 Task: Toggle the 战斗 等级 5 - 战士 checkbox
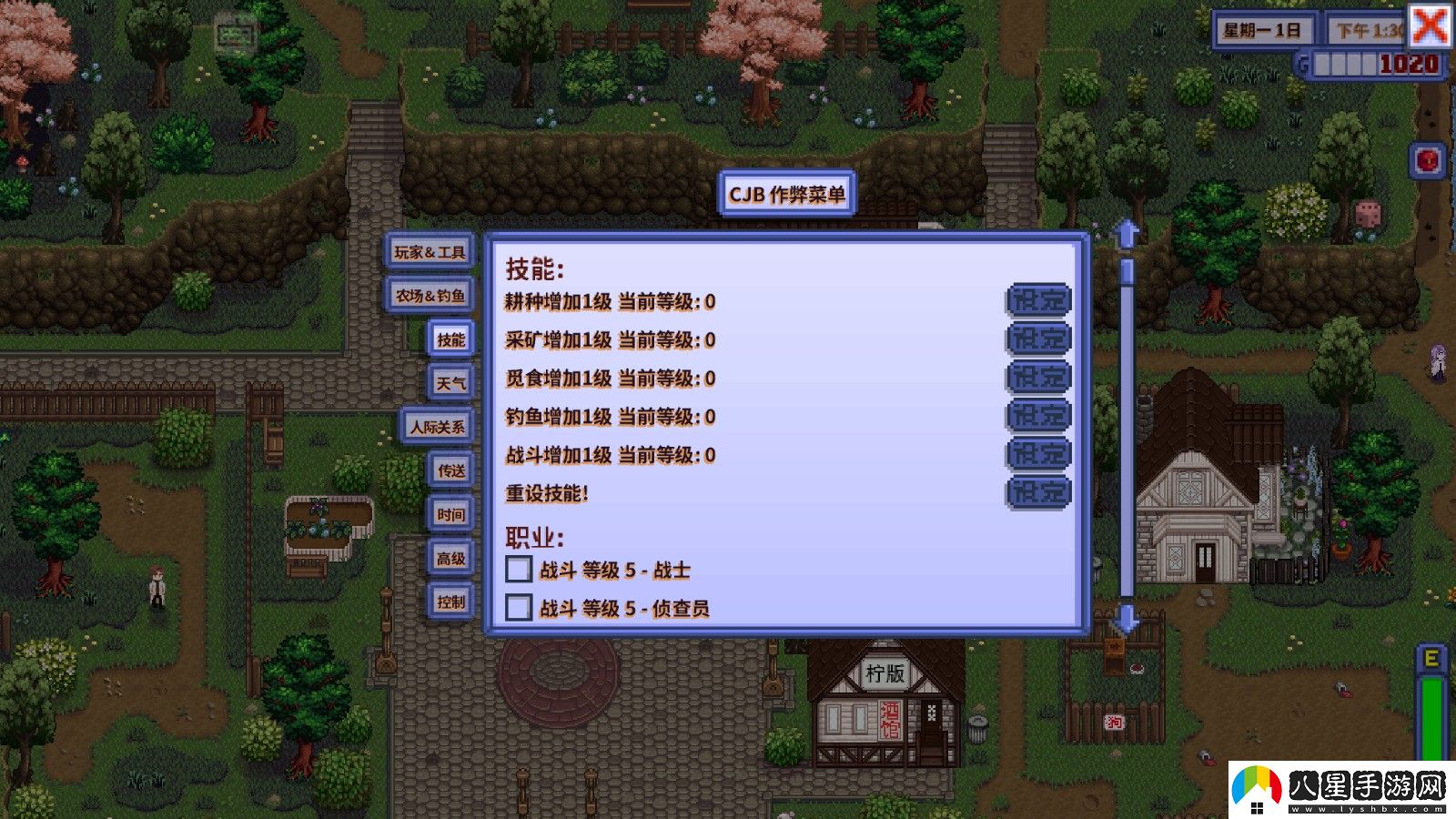(519, 570)
